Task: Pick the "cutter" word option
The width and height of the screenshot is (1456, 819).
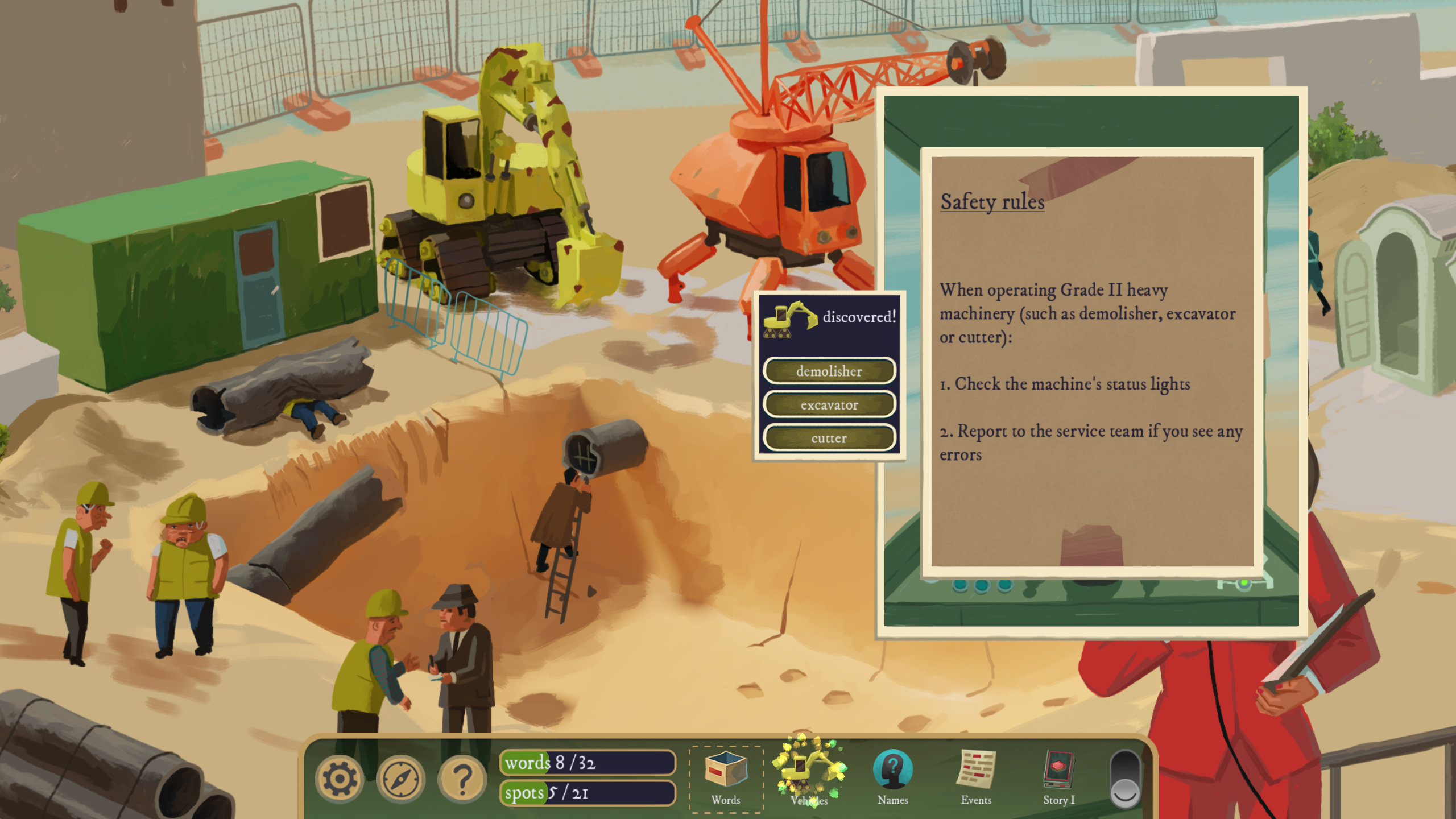Action: pos(829,438)
